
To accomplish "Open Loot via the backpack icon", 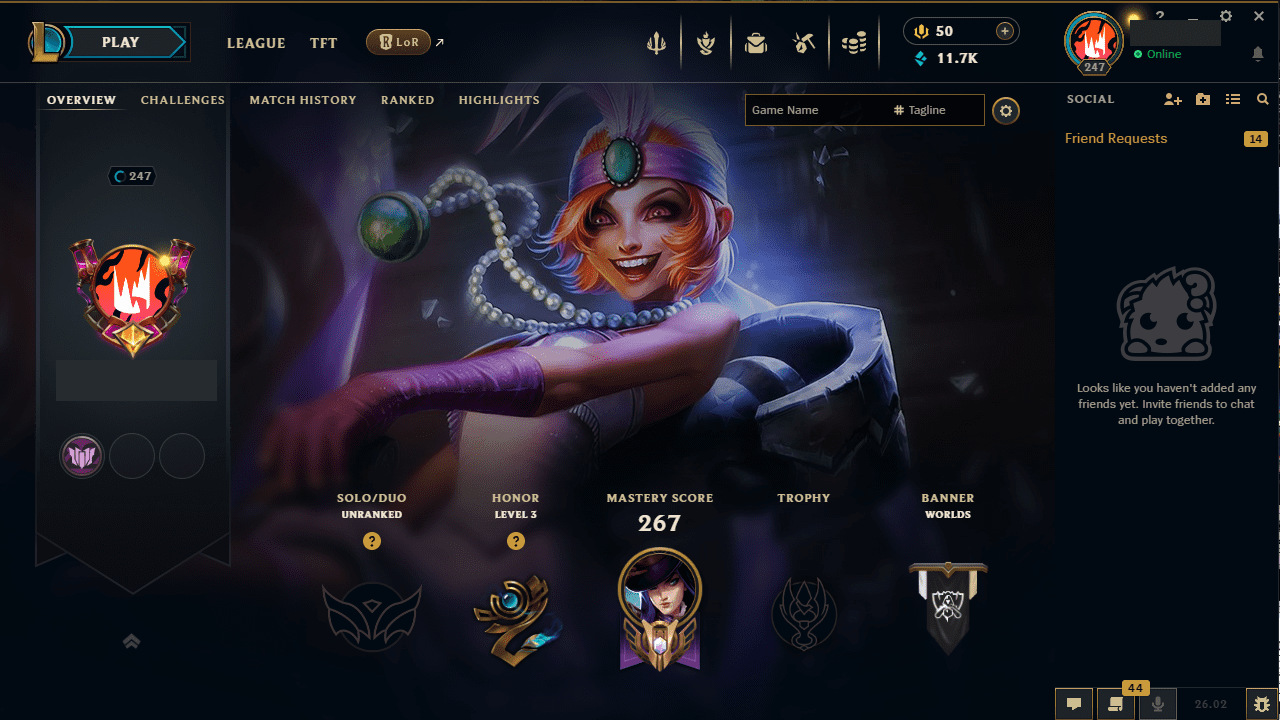I will coord(756,43).
